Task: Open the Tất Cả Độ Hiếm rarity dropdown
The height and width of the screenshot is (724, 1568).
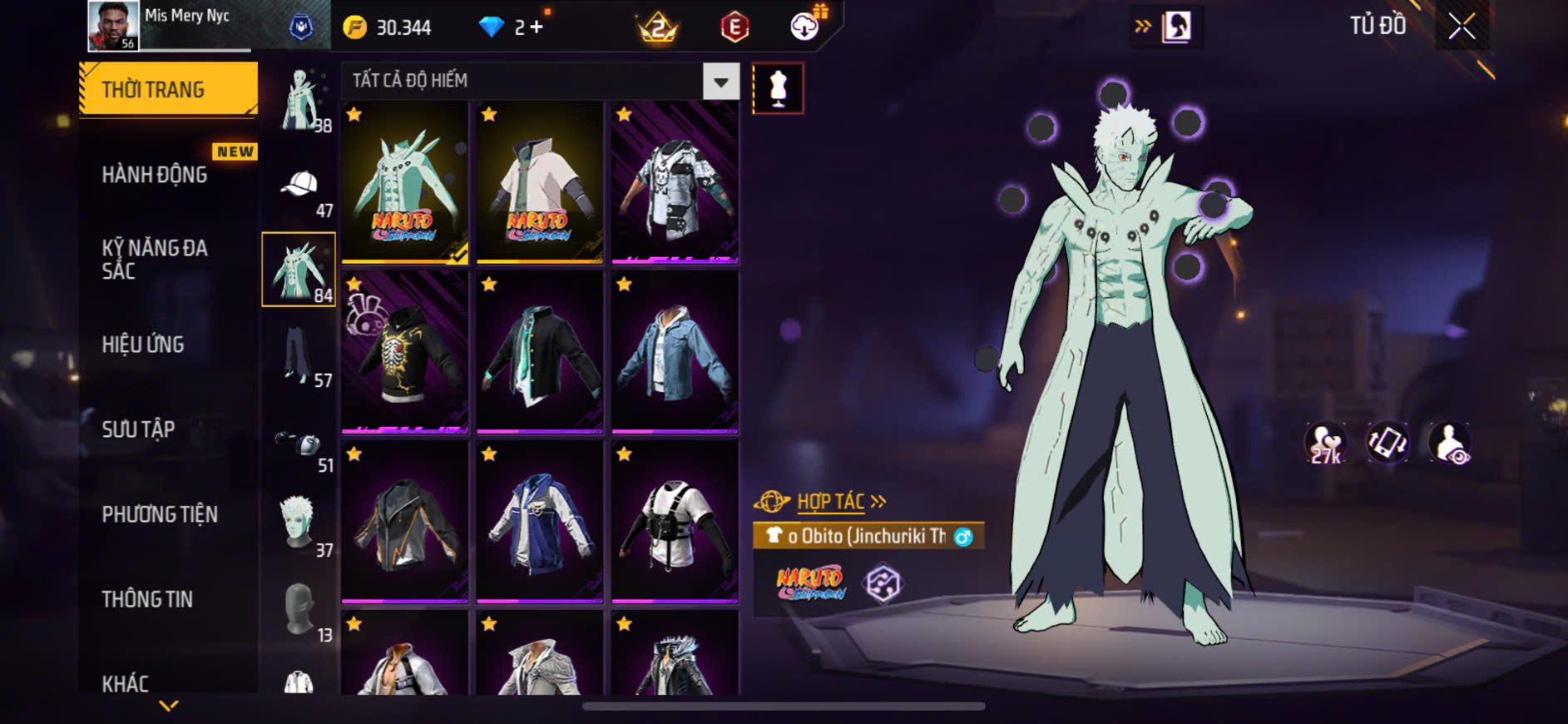Action: point(720,82)
